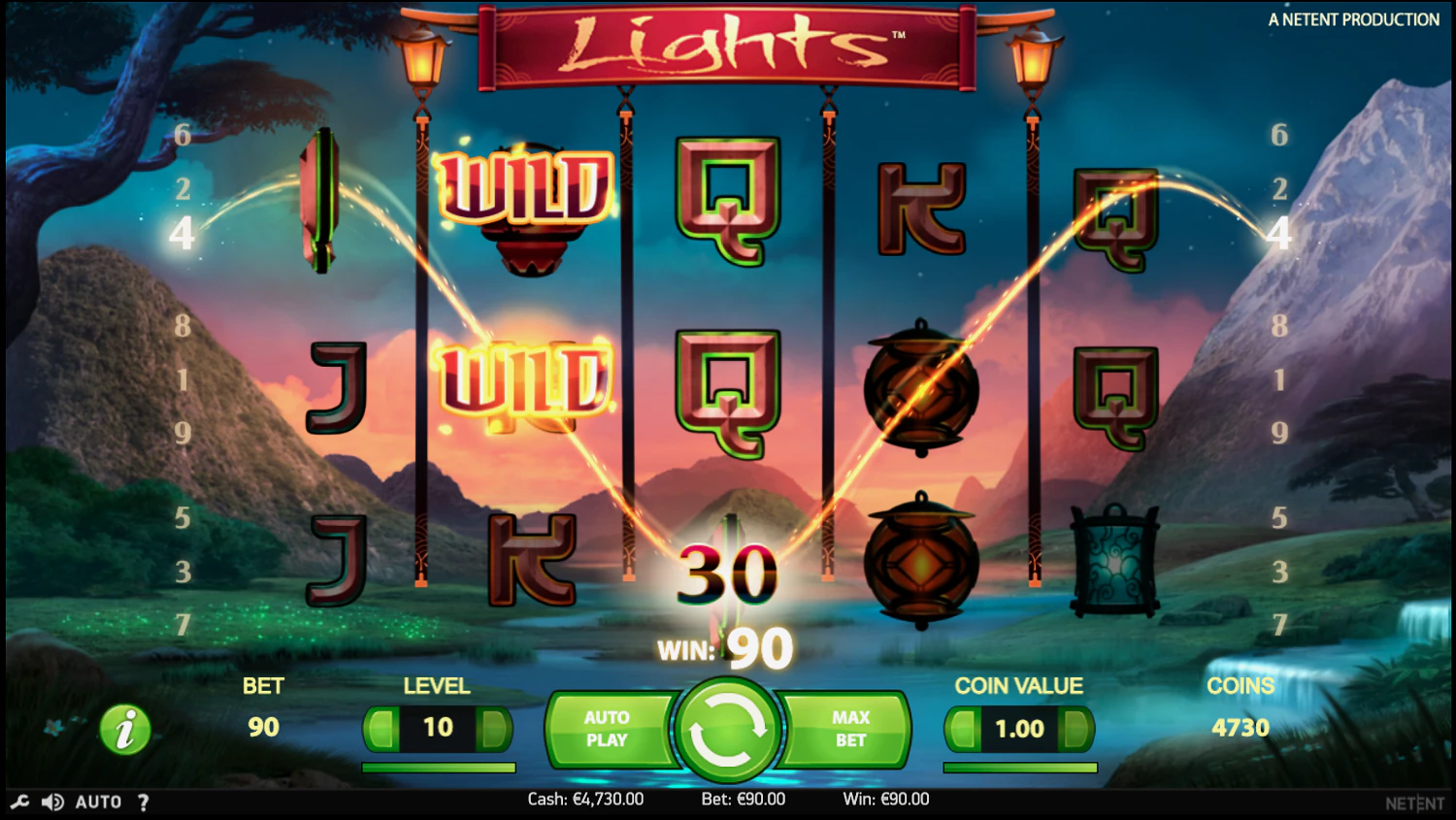This screenshot has width=1456, height=820.
Task: Increase the bet level
Action: [495, 728]
